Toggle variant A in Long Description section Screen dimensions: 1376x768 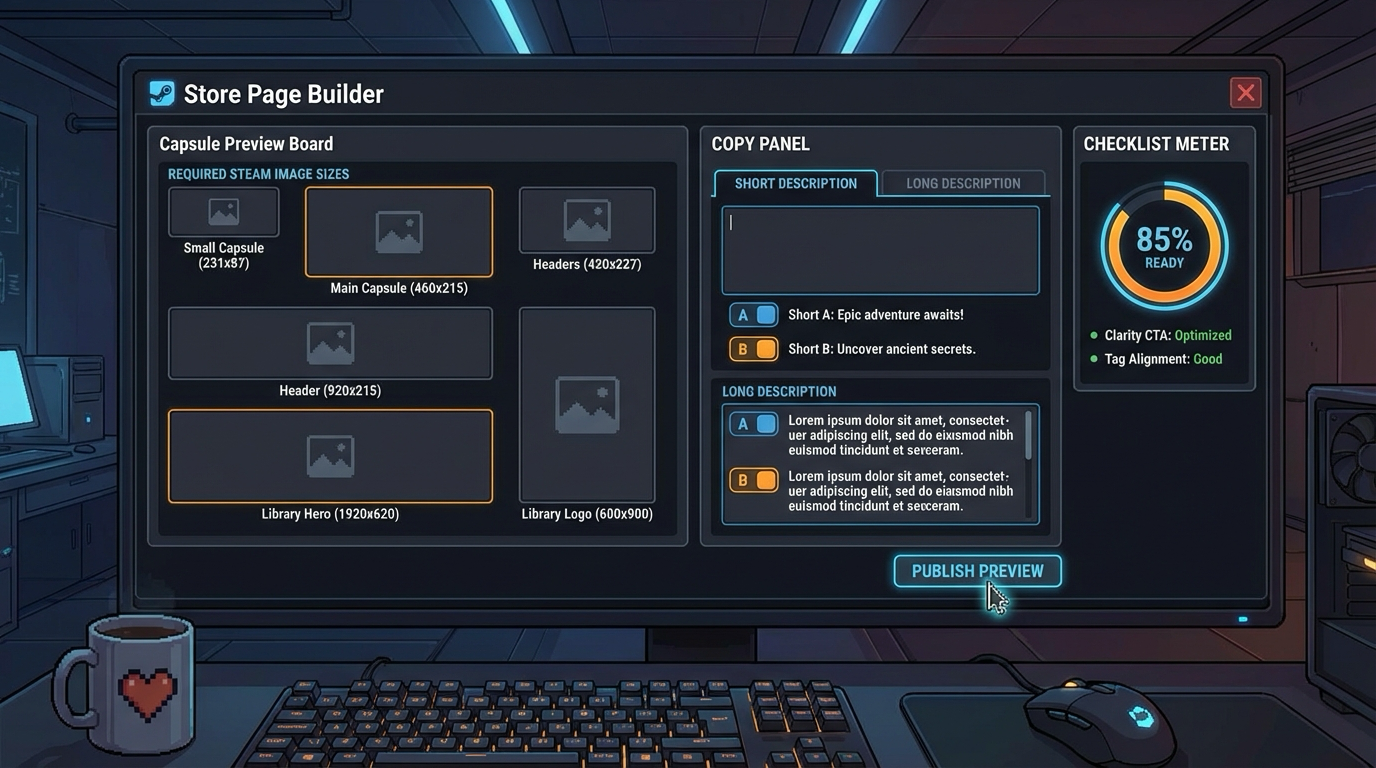753,423
